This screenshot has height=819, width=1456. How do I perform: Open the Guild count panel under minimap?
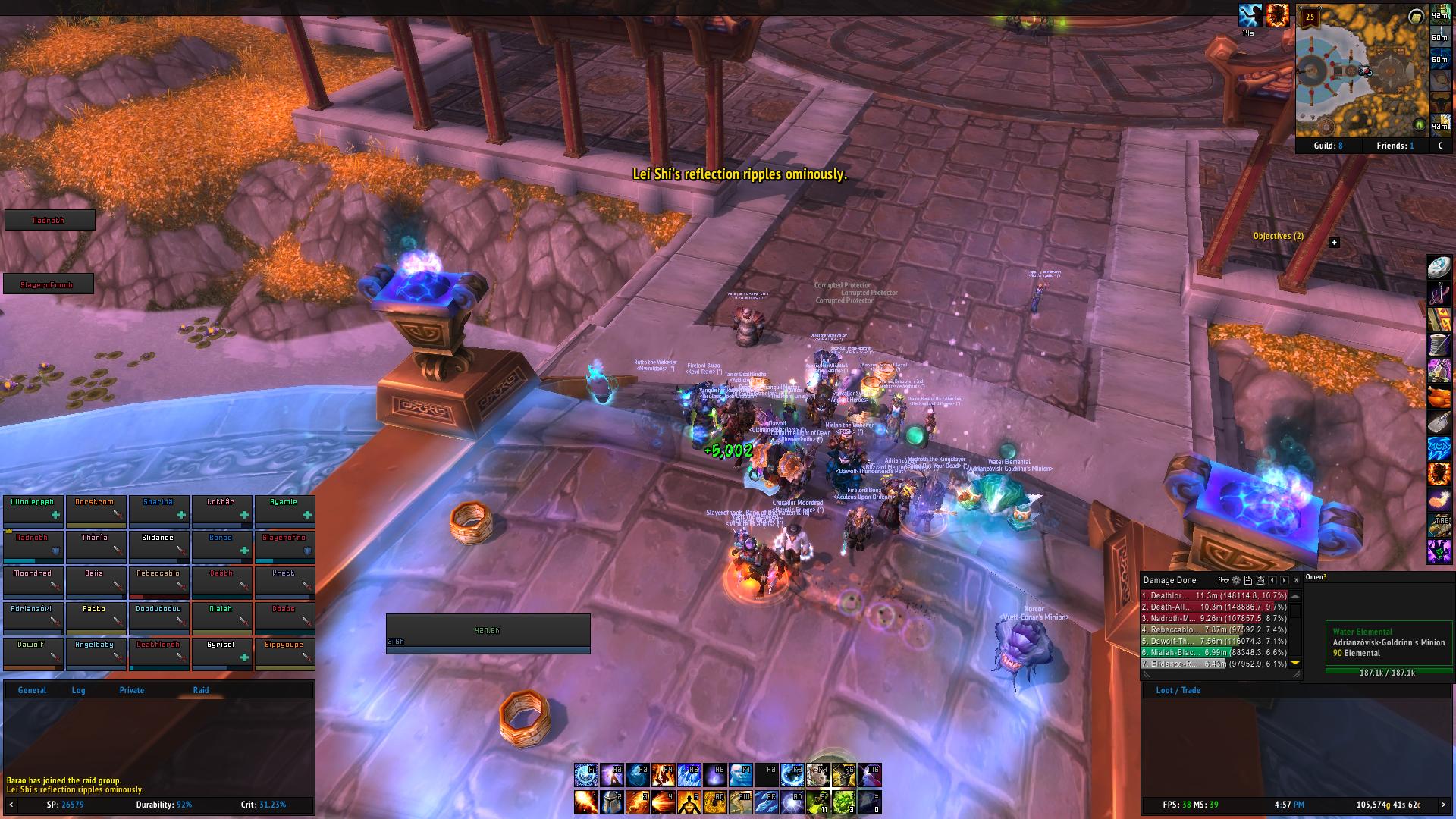pyautogui.click(x=1328, y=146)
